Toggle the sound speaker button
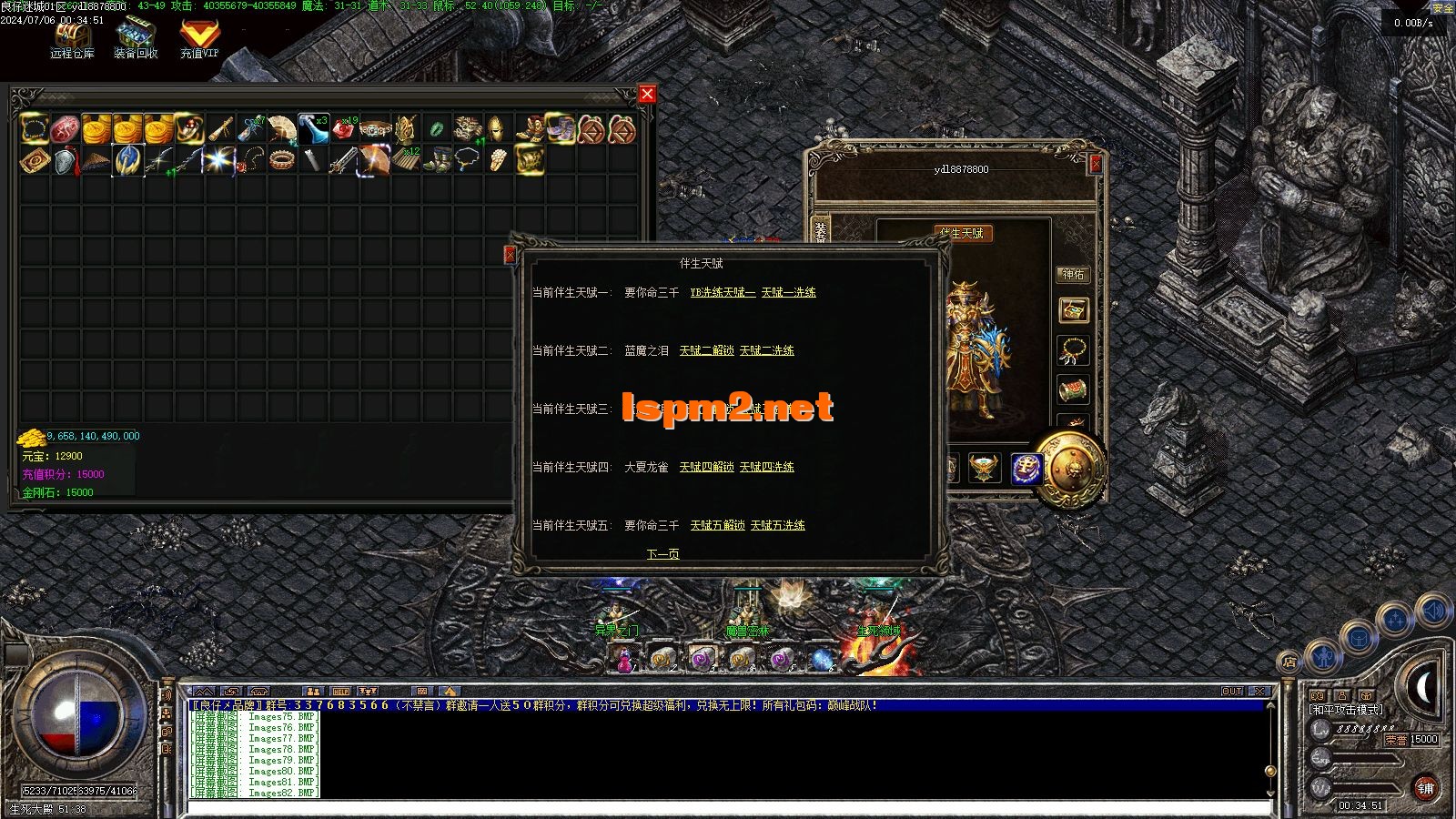Viewport: 1456px width, 819px height. click(1433, 611)
